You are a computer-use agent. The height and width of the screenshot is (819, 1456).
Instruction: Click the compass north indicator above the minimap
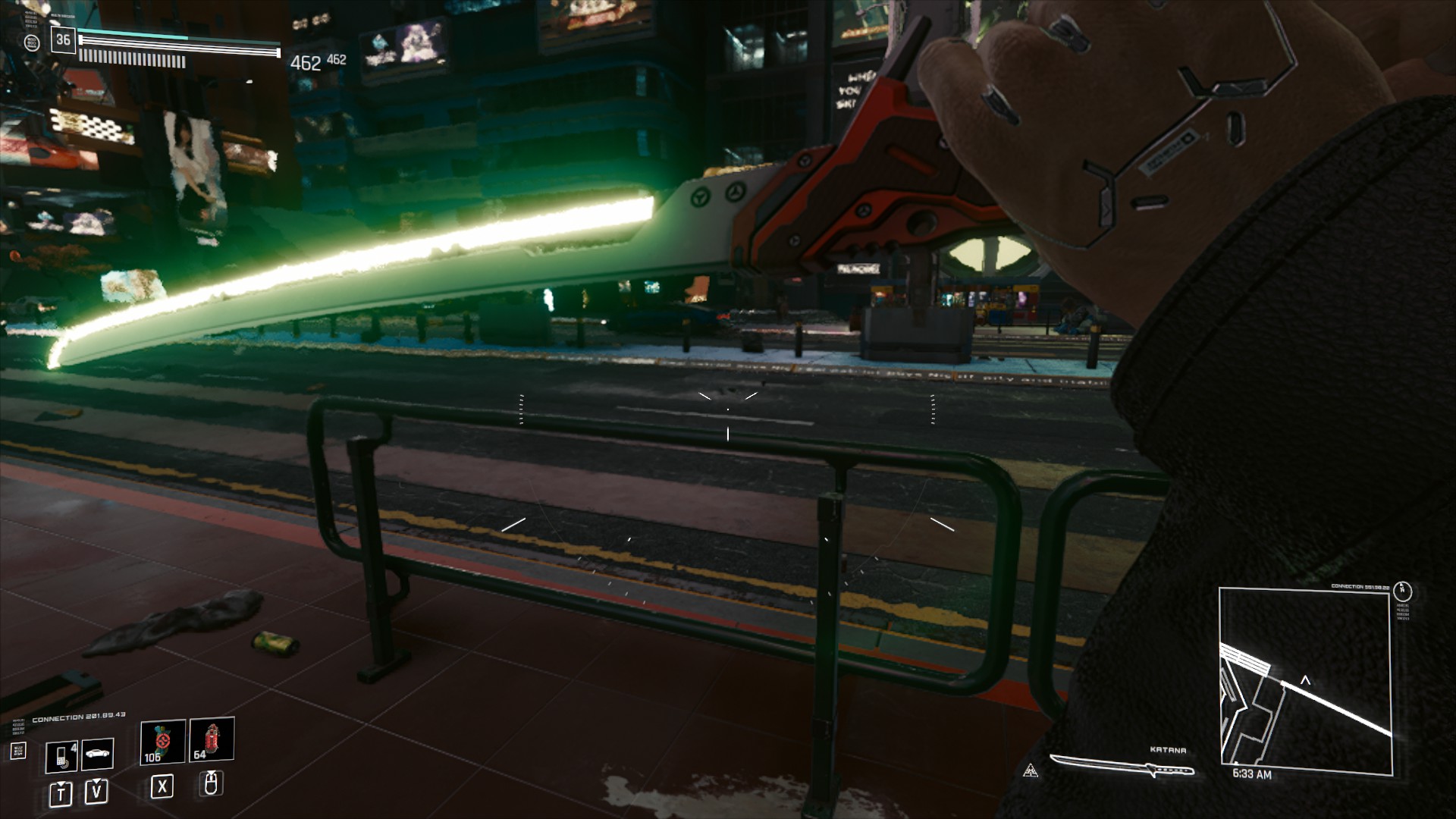click(x=1403, y=591)
